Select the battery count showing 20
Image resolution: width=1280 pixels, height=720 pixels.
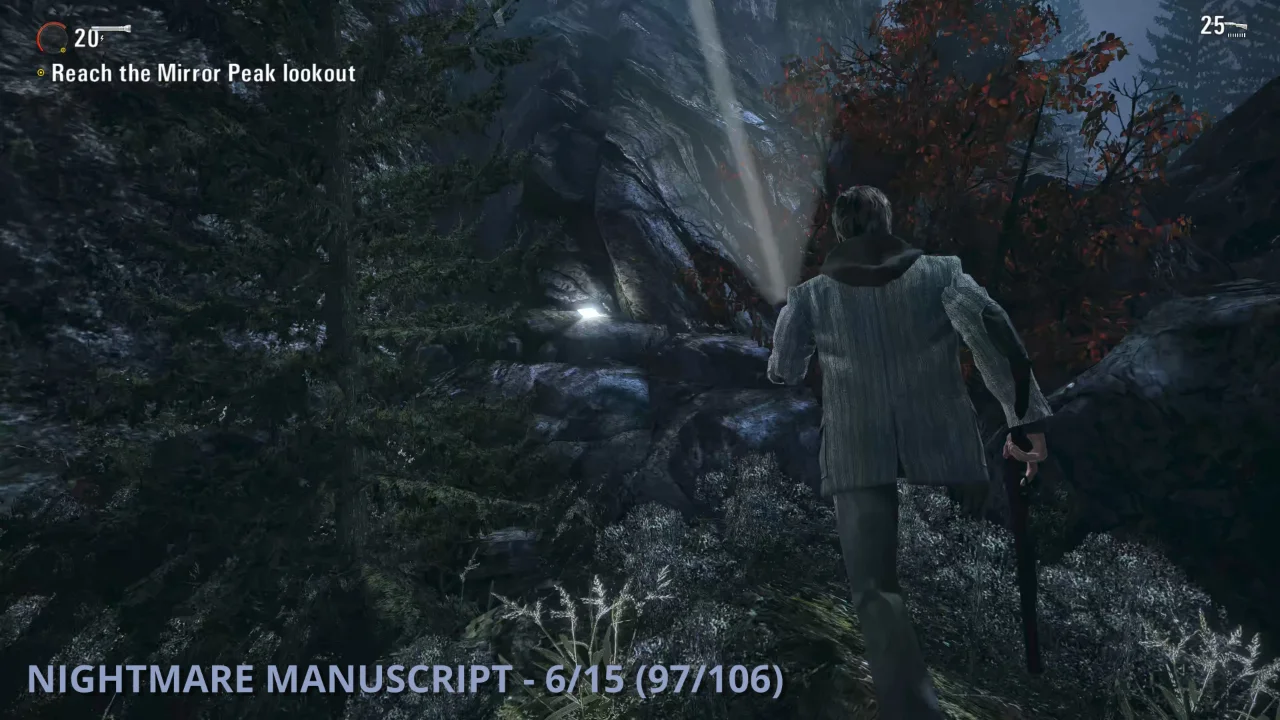tap(85, 38)
